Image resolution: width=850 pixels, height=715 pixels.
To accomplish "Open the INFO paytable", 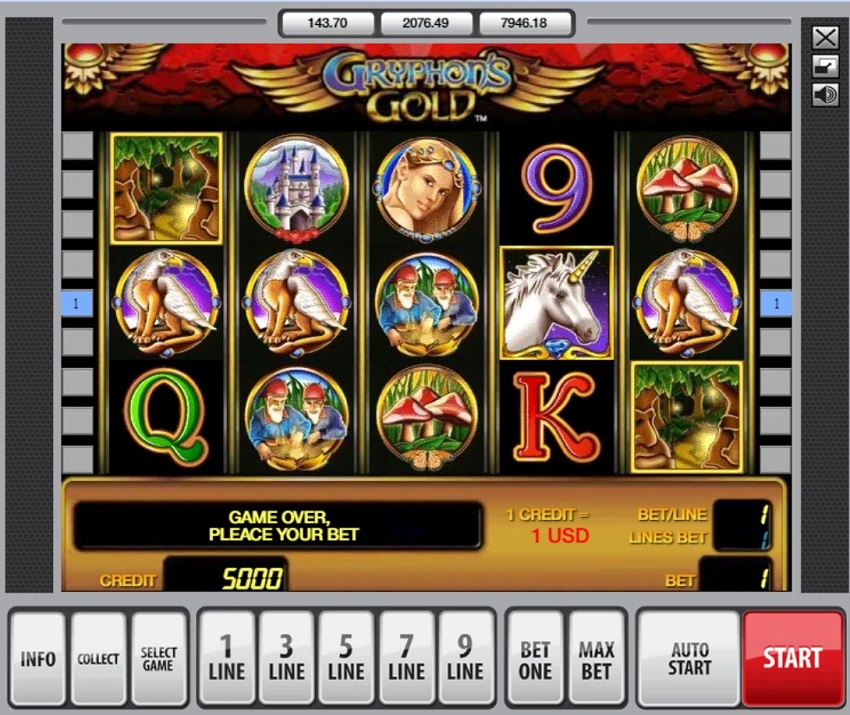I will [x=38, y=659].
